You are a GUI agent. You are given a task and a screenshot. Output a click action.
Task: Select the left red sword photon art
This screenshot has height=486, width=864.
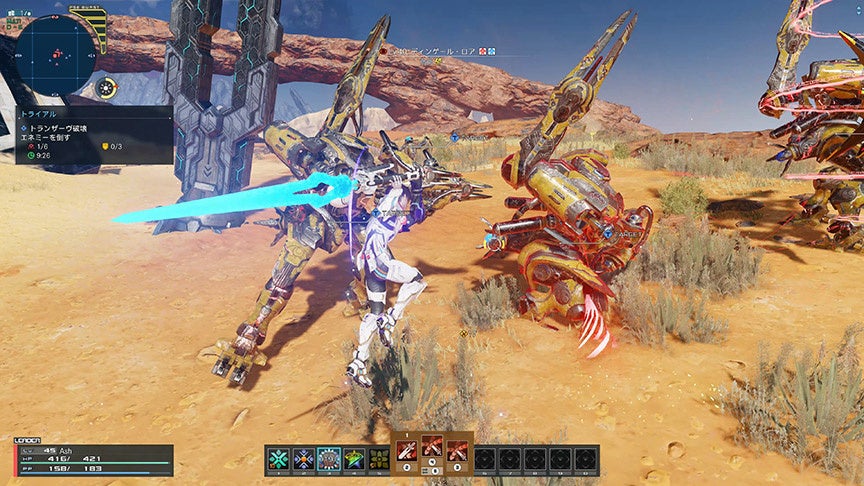408,451
